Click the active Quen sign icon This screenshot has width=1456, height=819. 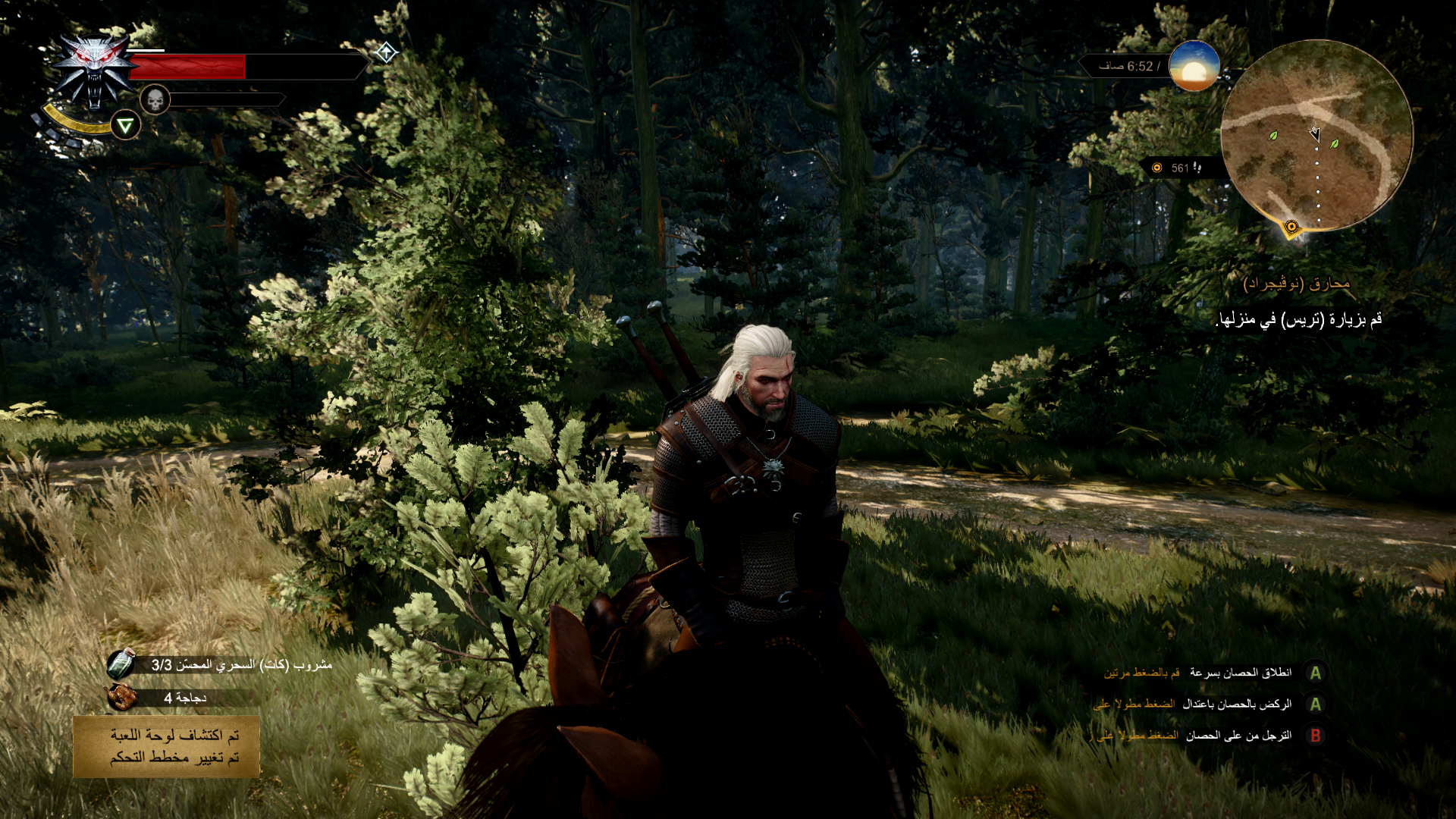[x=126, y=125]
